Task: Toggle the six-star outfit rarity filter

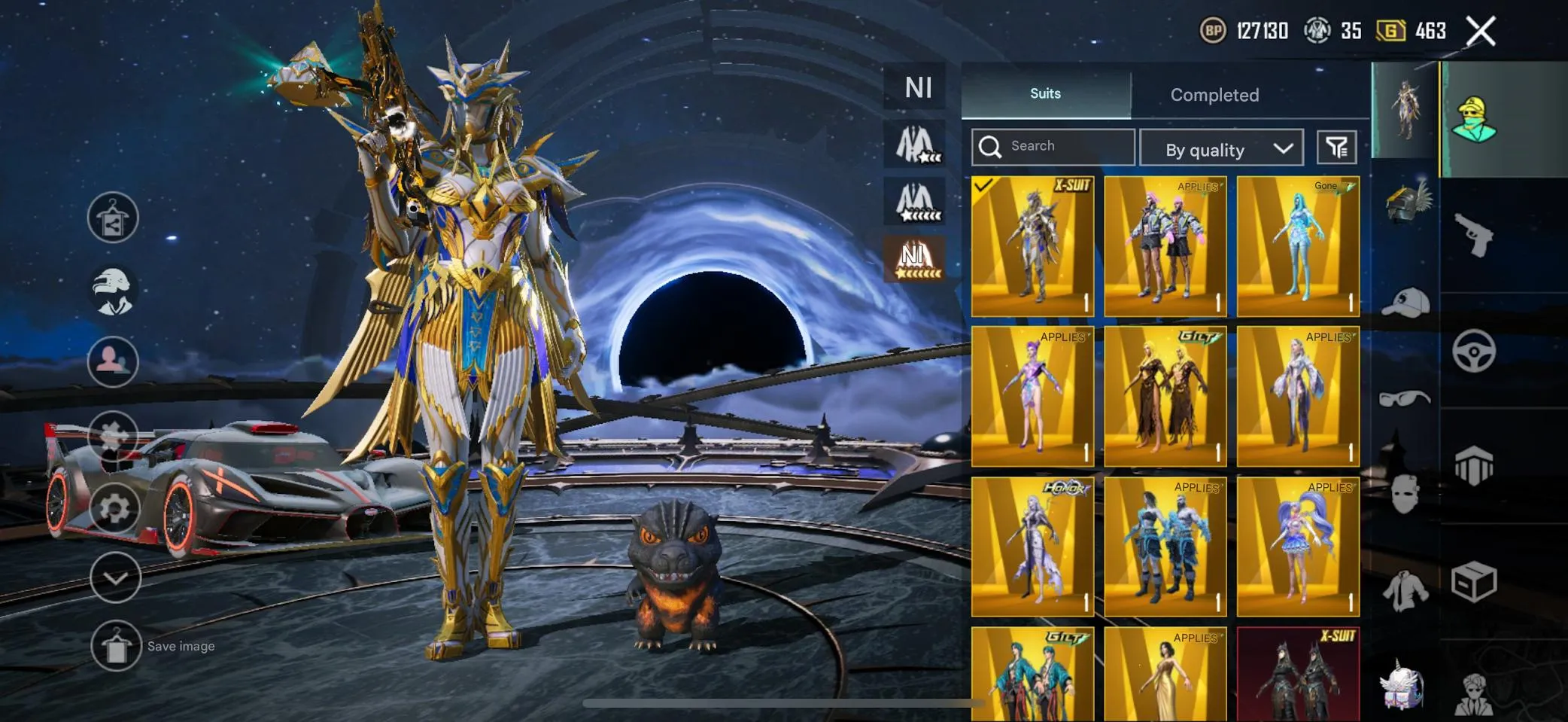Action: tap(915, 202)
